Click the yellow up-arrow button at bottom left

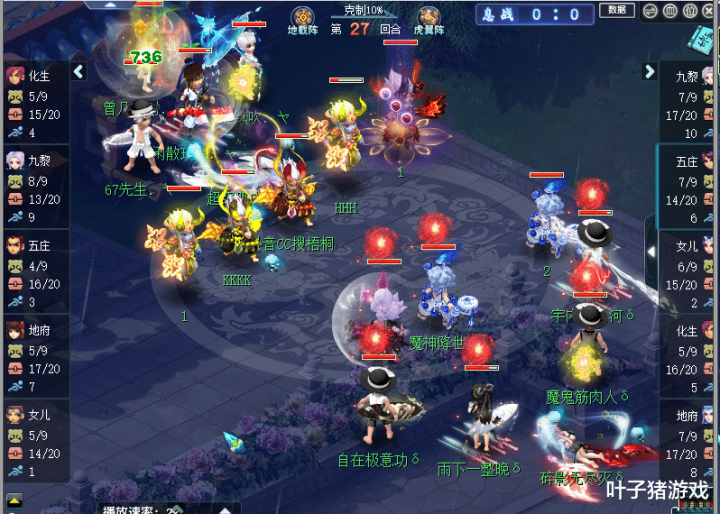click(14, 500)
